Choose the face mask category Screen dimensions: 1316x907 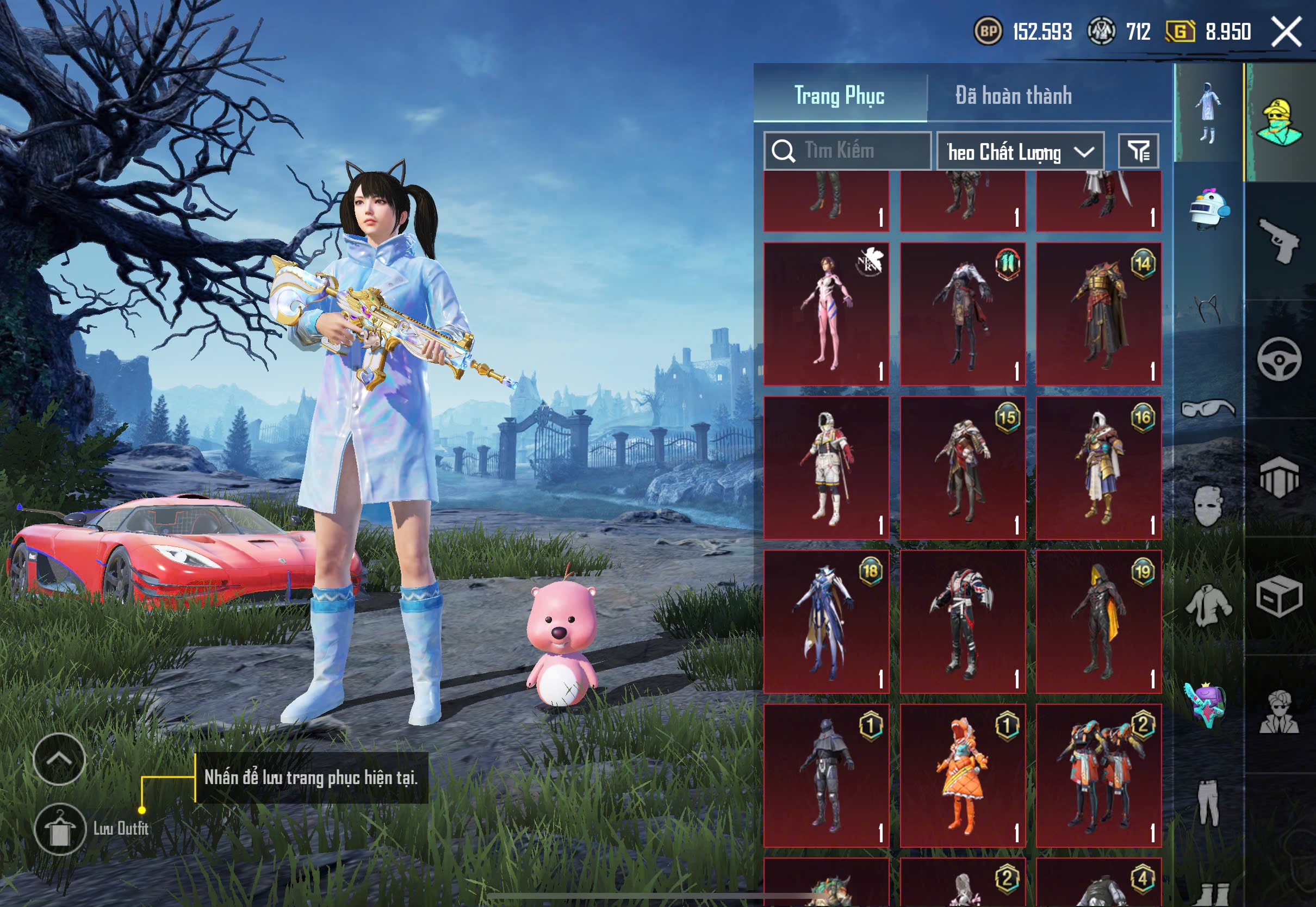(1208, 506)
